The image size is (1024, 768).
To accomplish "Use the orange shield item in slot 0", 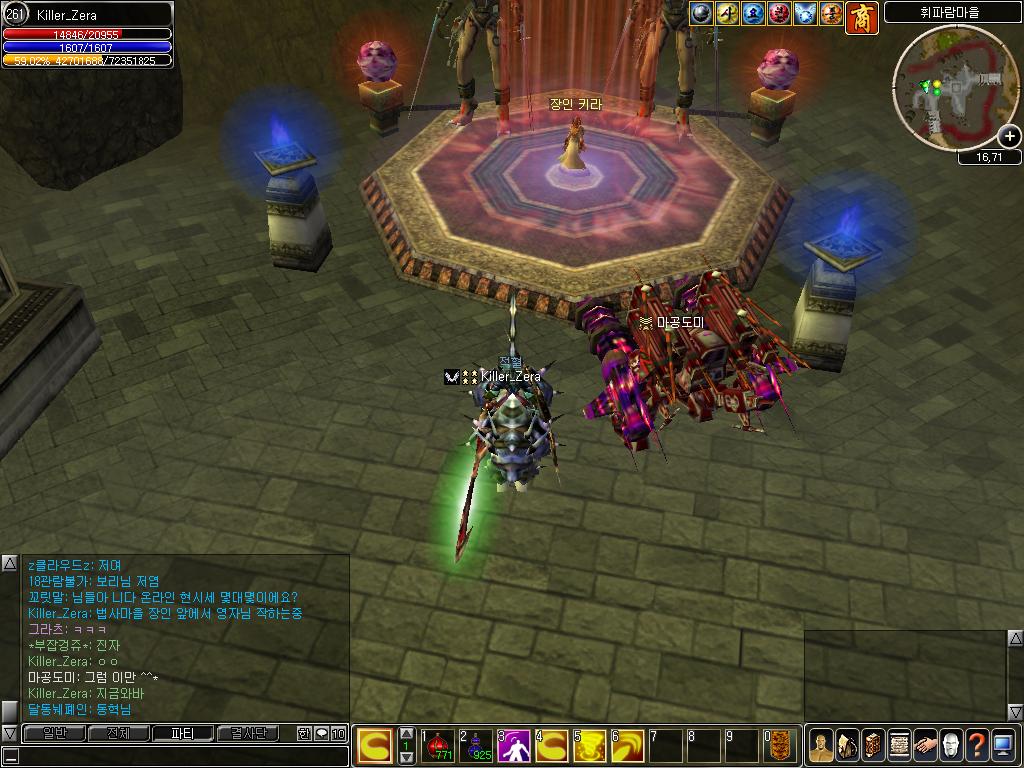I will click(x=780, y=746).
